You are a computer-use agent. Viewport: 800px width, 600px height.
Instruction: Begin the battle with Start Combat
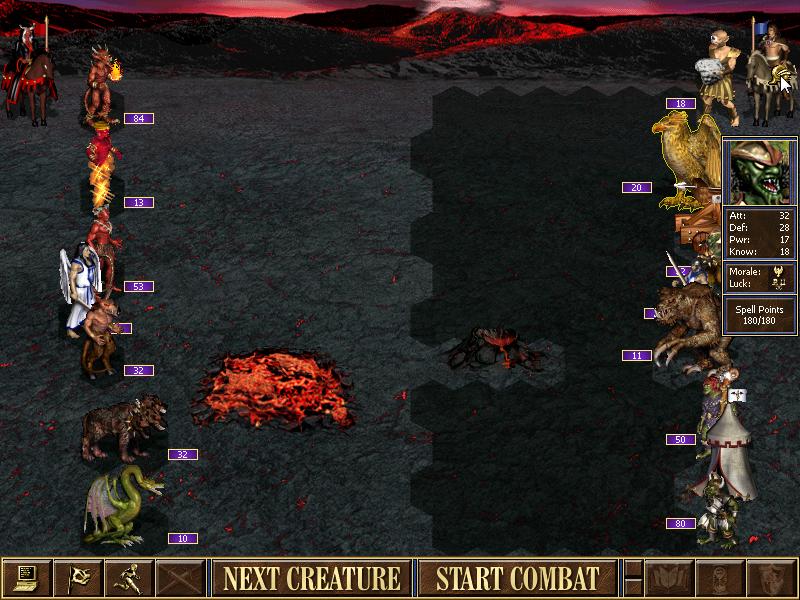517,578
